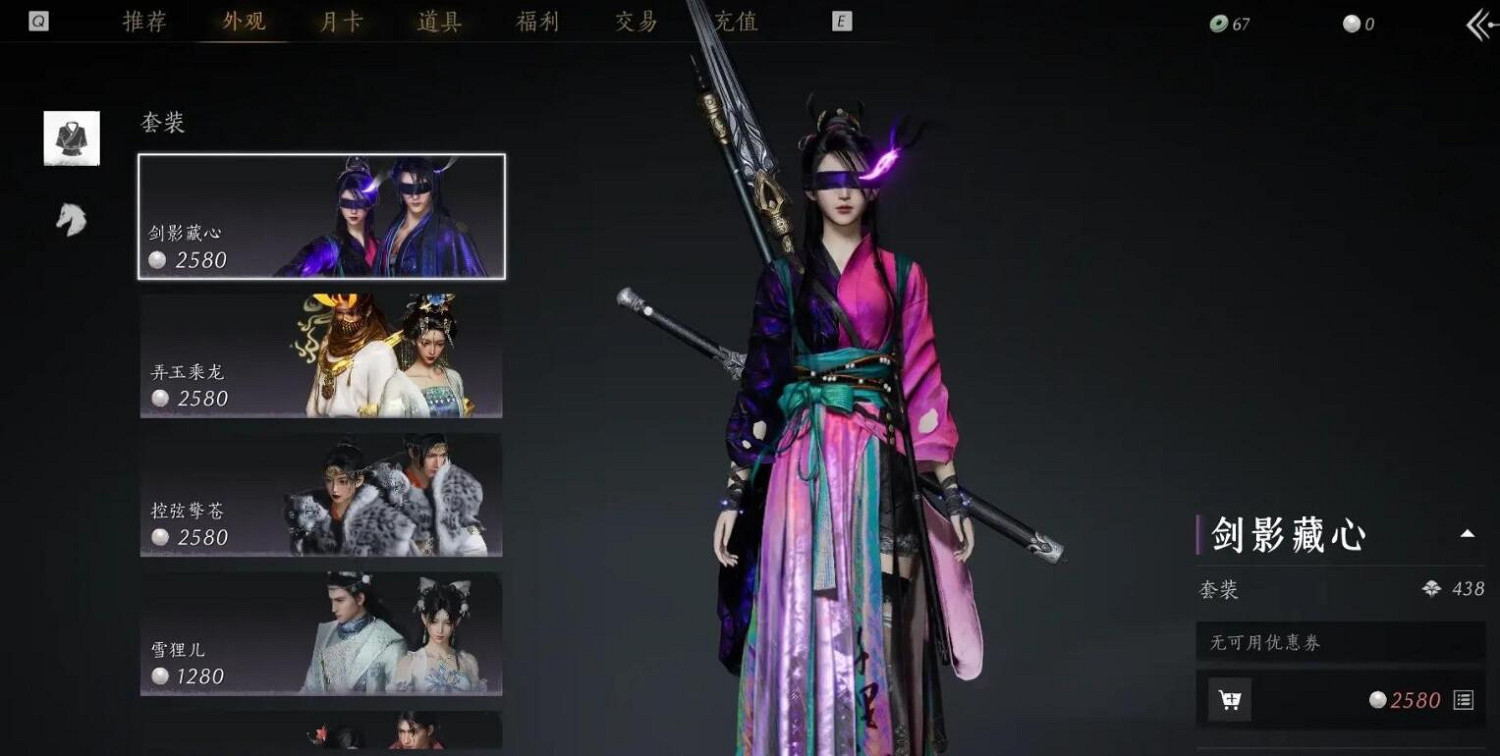
Task: Click the shopping cart purchase icon
Action: pos(1232,701)
